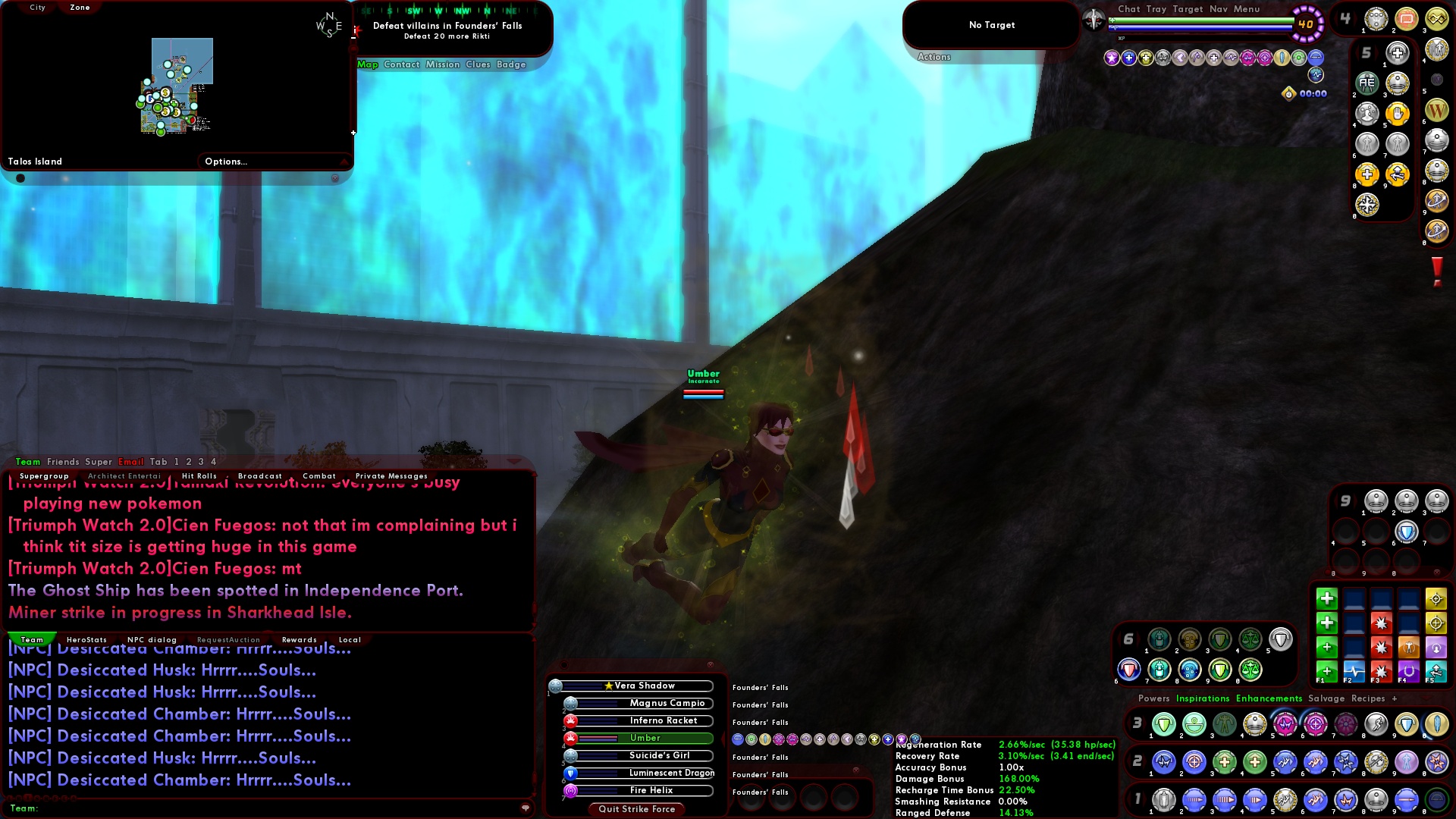Open the minimap Options
The image size is (1456, 819).
226,162
